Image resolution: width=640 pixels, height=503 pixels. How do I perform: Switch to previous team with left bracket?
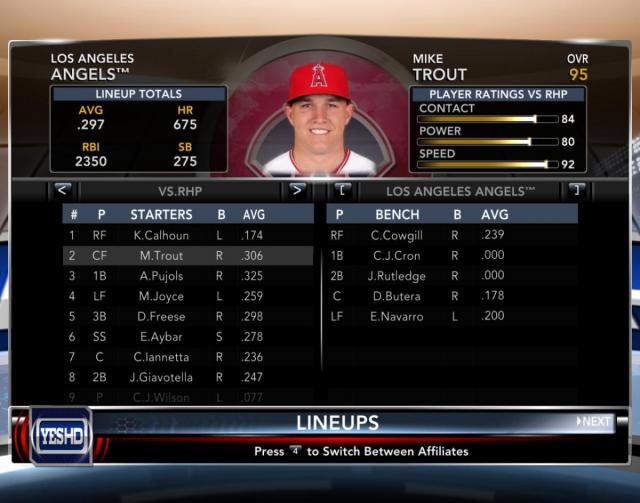pos(343,189)
